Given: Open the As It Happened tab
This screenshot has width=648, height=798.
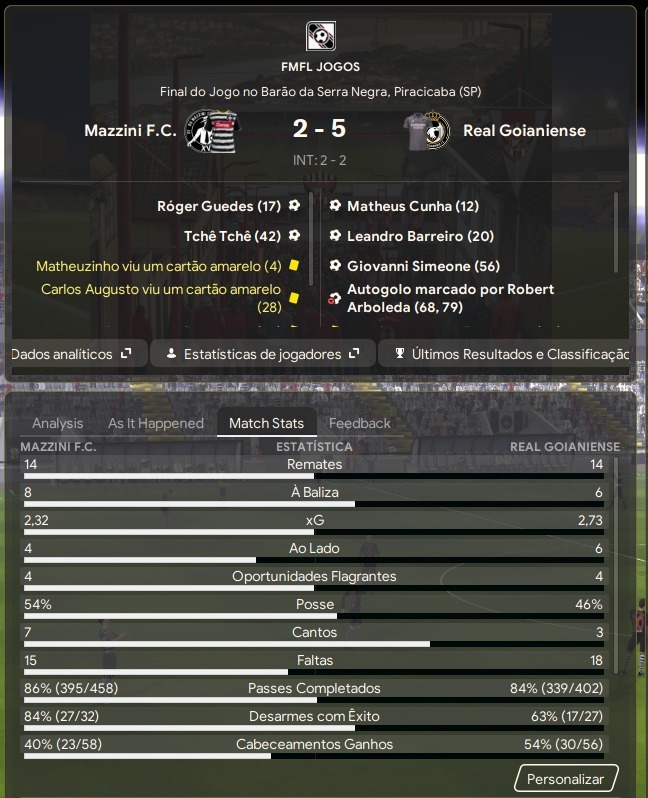Looking at the screenshot, I should (156, 423).
